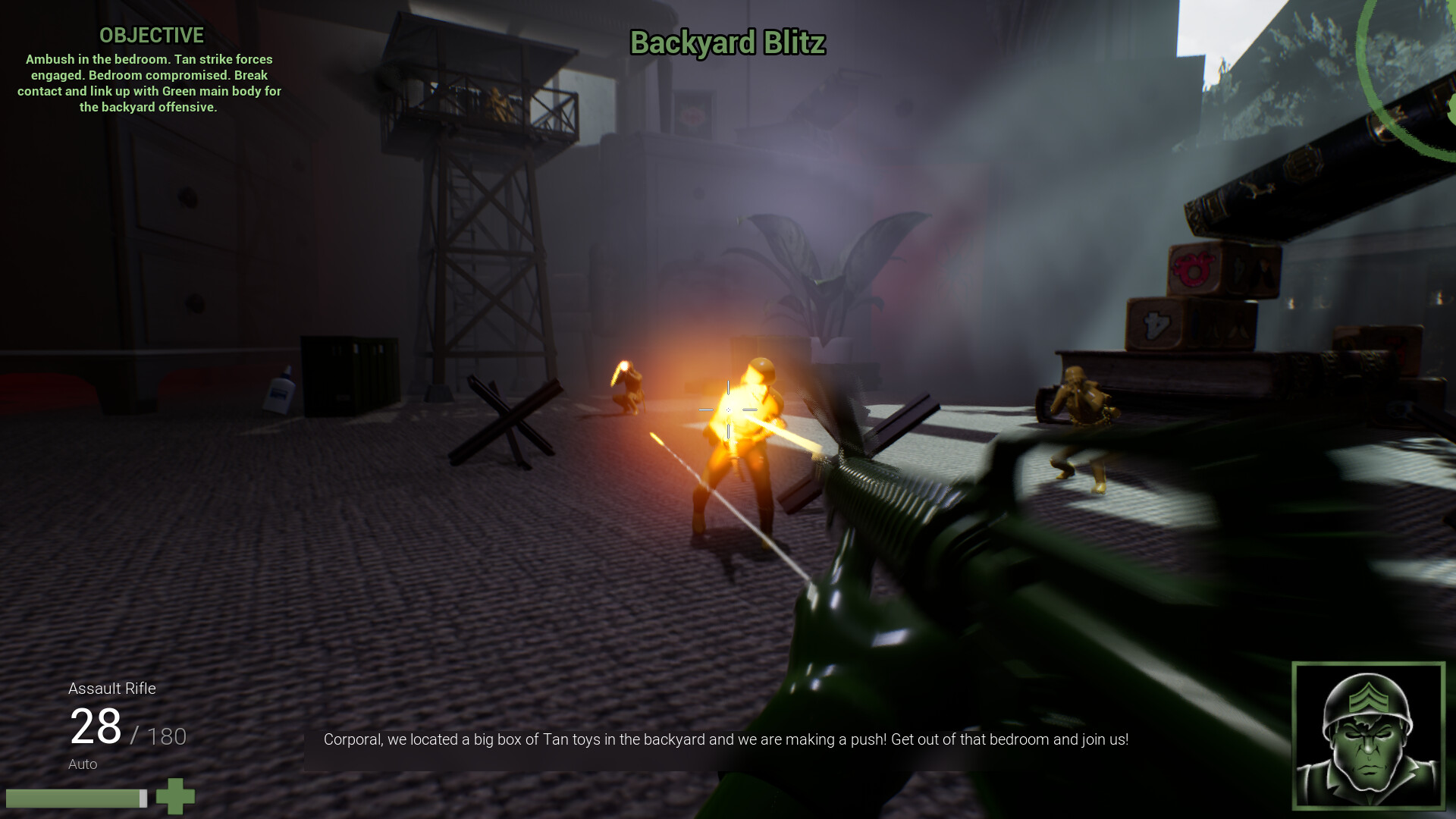1456x819 pixels.
Task: Click the green health cross icon
Action: coord(175,797)
